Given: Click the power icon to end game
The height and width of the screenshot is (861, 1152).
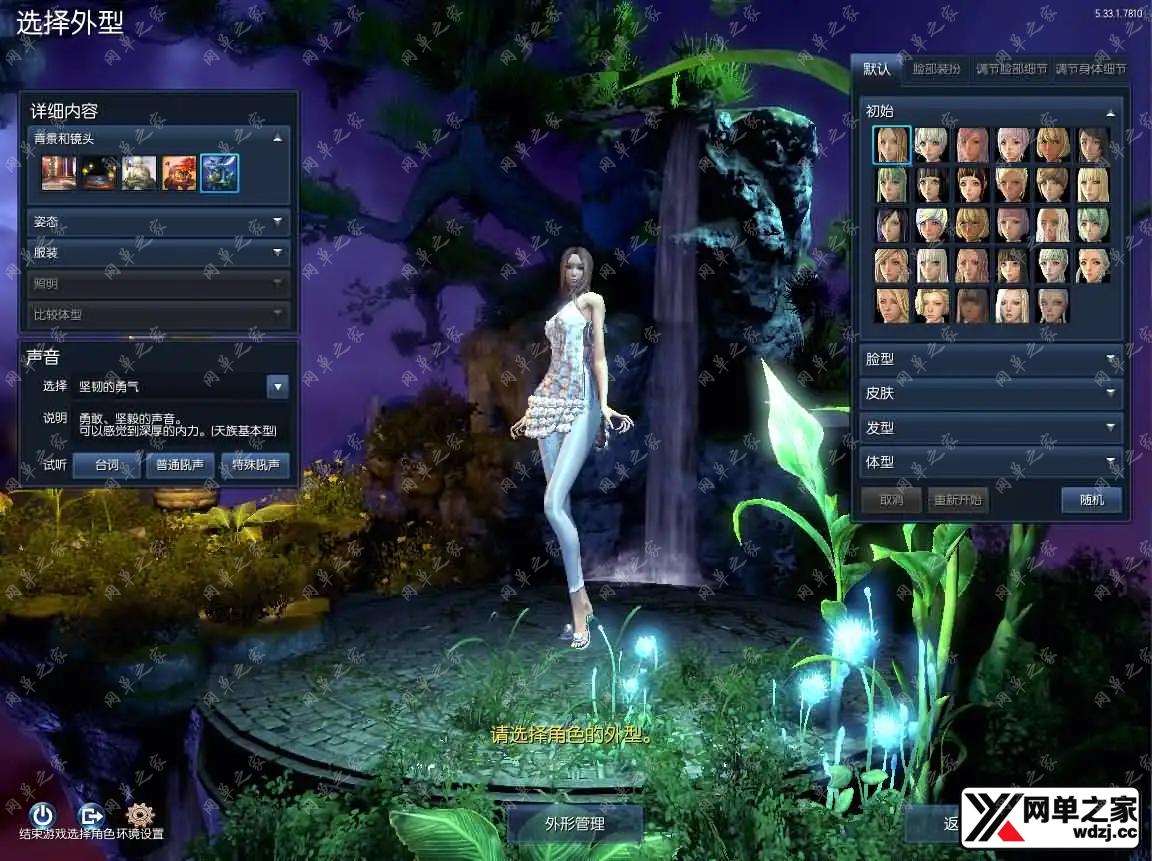Looking at the screenshot, I should tap(42, 815).
